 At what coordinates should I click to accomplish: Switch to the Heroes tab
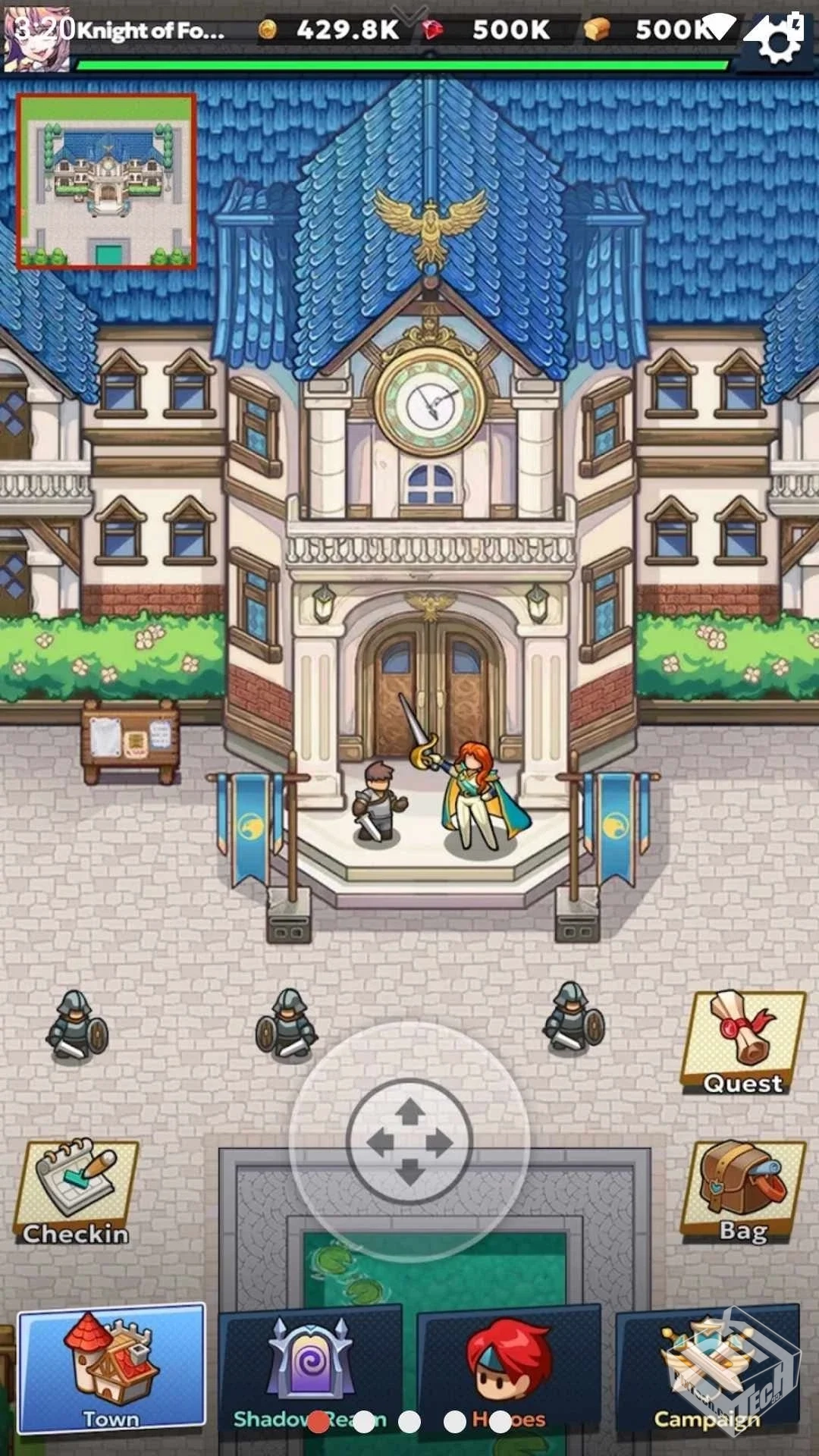pyautogui.click(x=509, y=1369)
